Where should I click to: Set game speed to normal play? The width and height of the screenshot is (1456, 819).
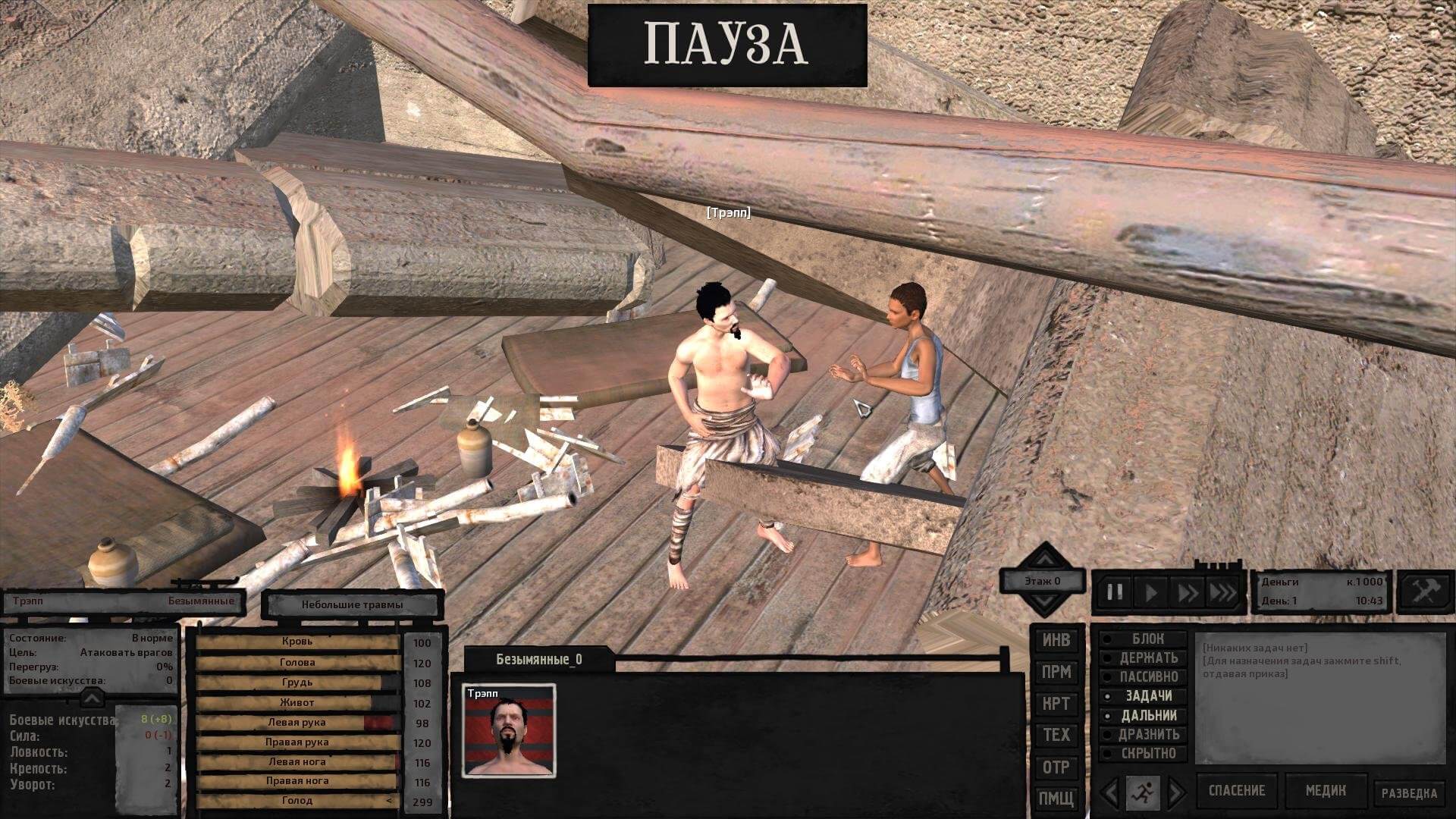(1151, 592)
